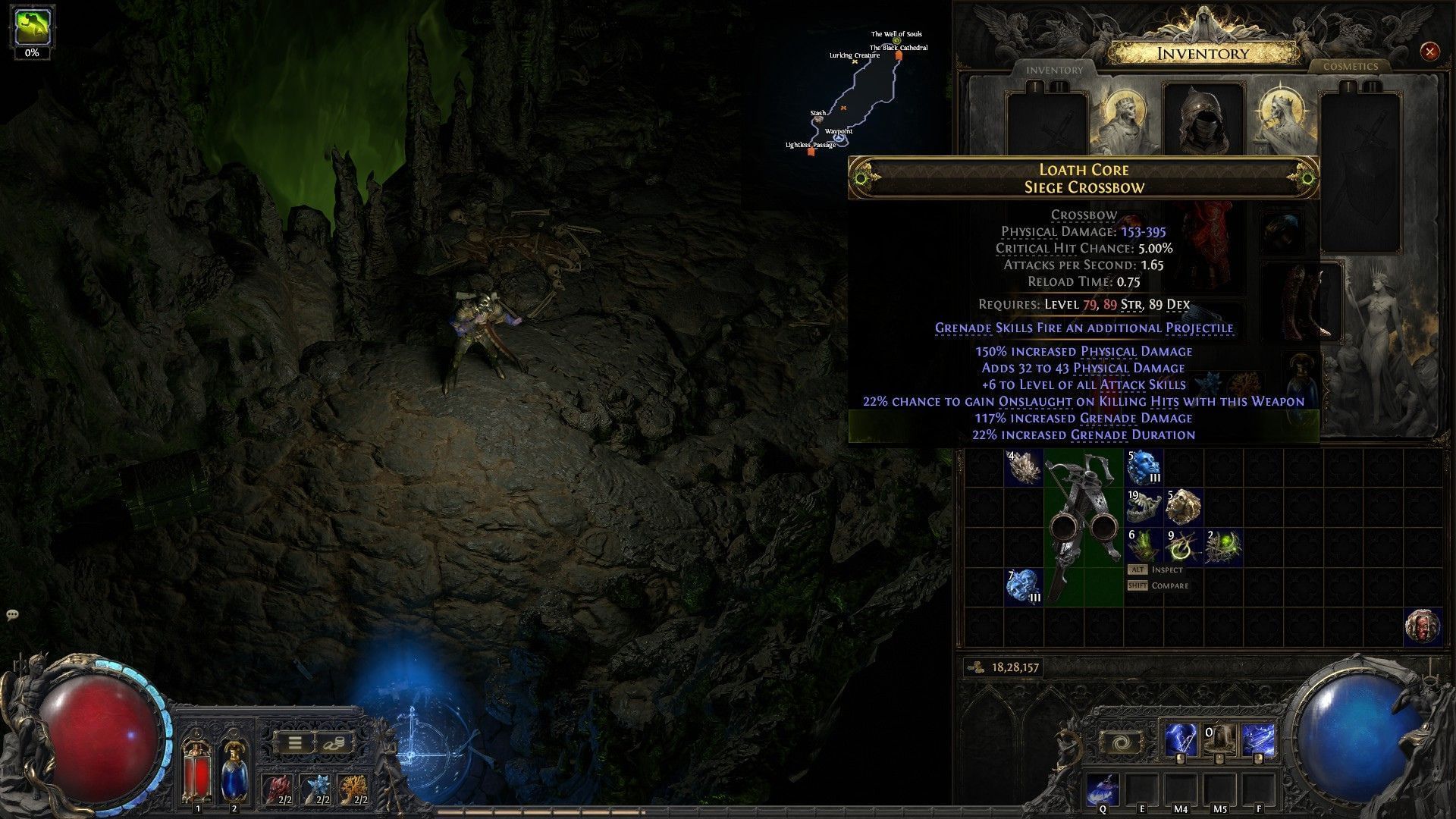Select the green ring item stack of nine
1456x819 pixels.
(x=1182, y=547)
